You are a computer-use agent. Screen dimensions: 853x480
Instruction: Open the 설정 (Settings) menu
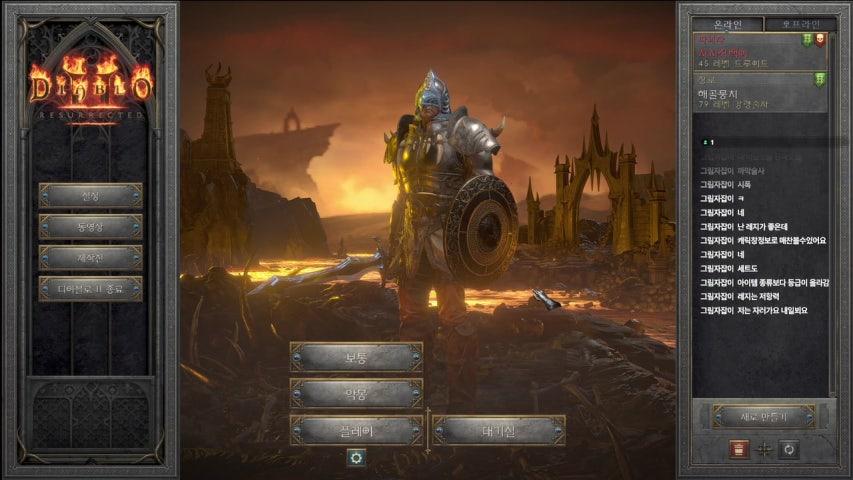click(x=90, y=195)
